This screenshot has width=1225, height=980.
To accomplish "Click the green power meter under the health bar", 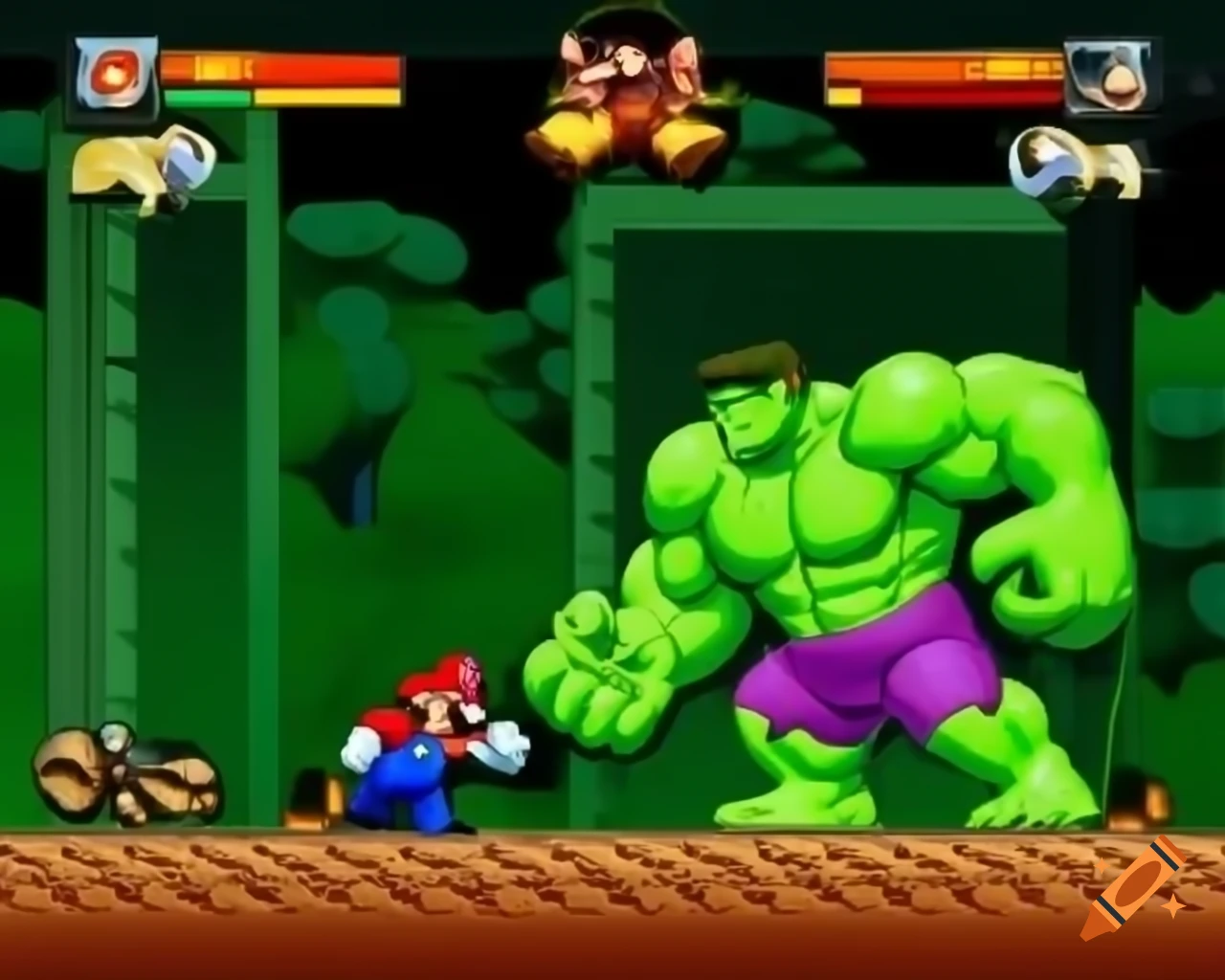I will (x=206, y=98).
